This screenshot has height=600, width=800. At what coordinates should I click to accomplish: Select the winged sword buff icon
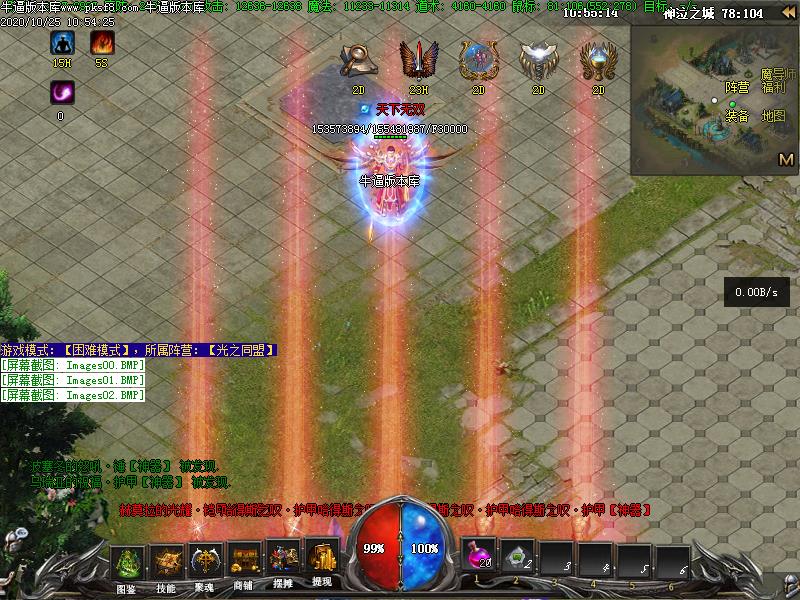coord(417,61)
